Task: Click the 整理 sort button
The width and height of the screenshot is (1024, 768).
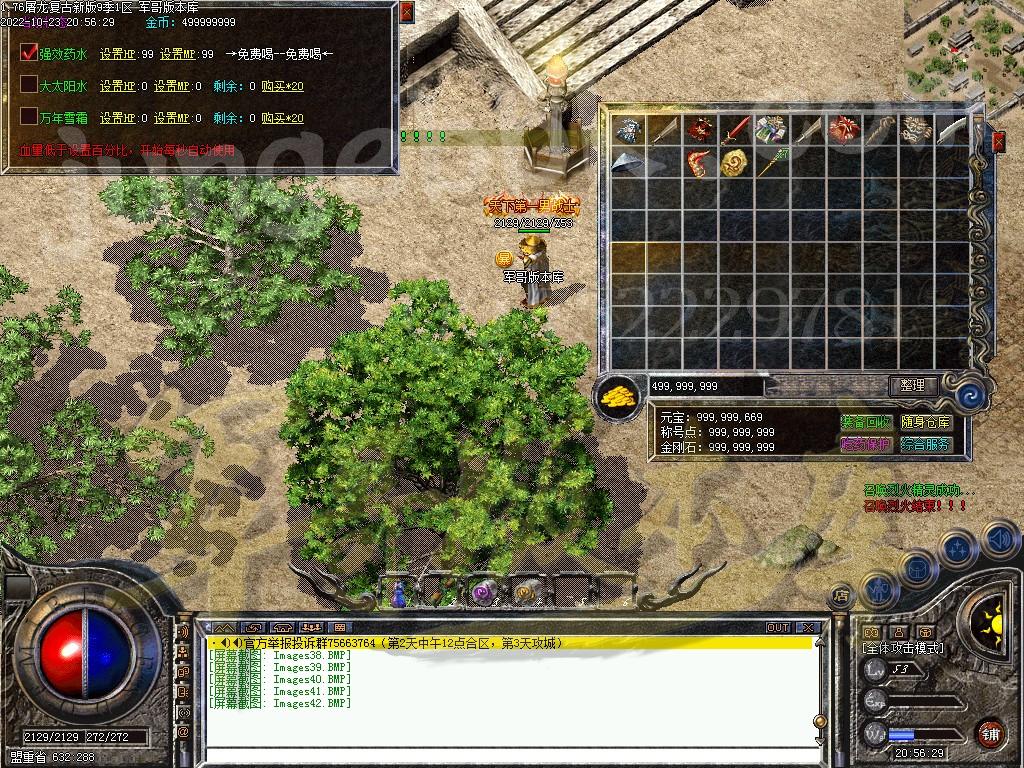Action: coord(912,385)
